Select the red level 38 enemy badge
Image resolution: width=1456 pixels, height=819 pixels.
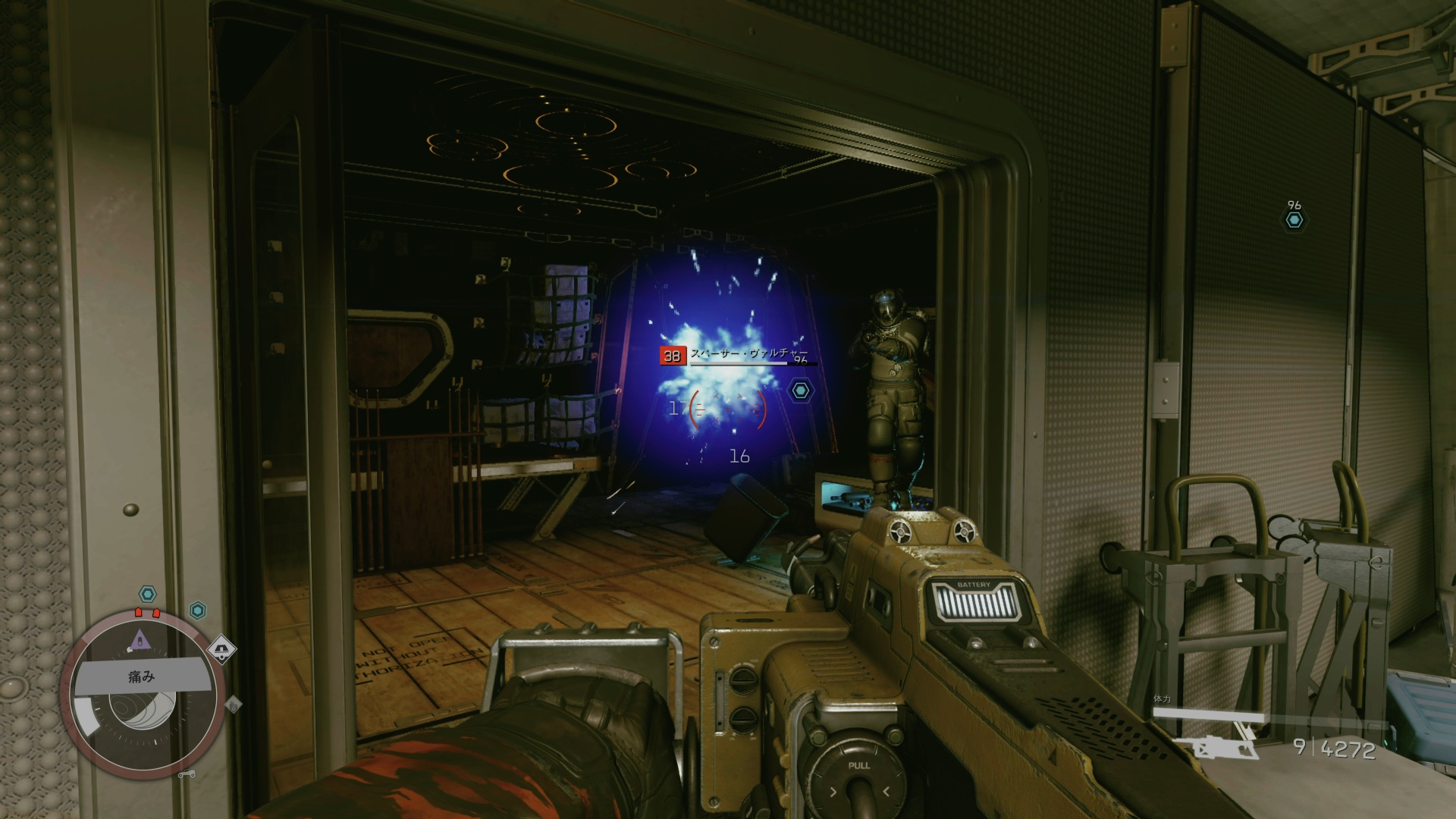click(x=672, y=356)
